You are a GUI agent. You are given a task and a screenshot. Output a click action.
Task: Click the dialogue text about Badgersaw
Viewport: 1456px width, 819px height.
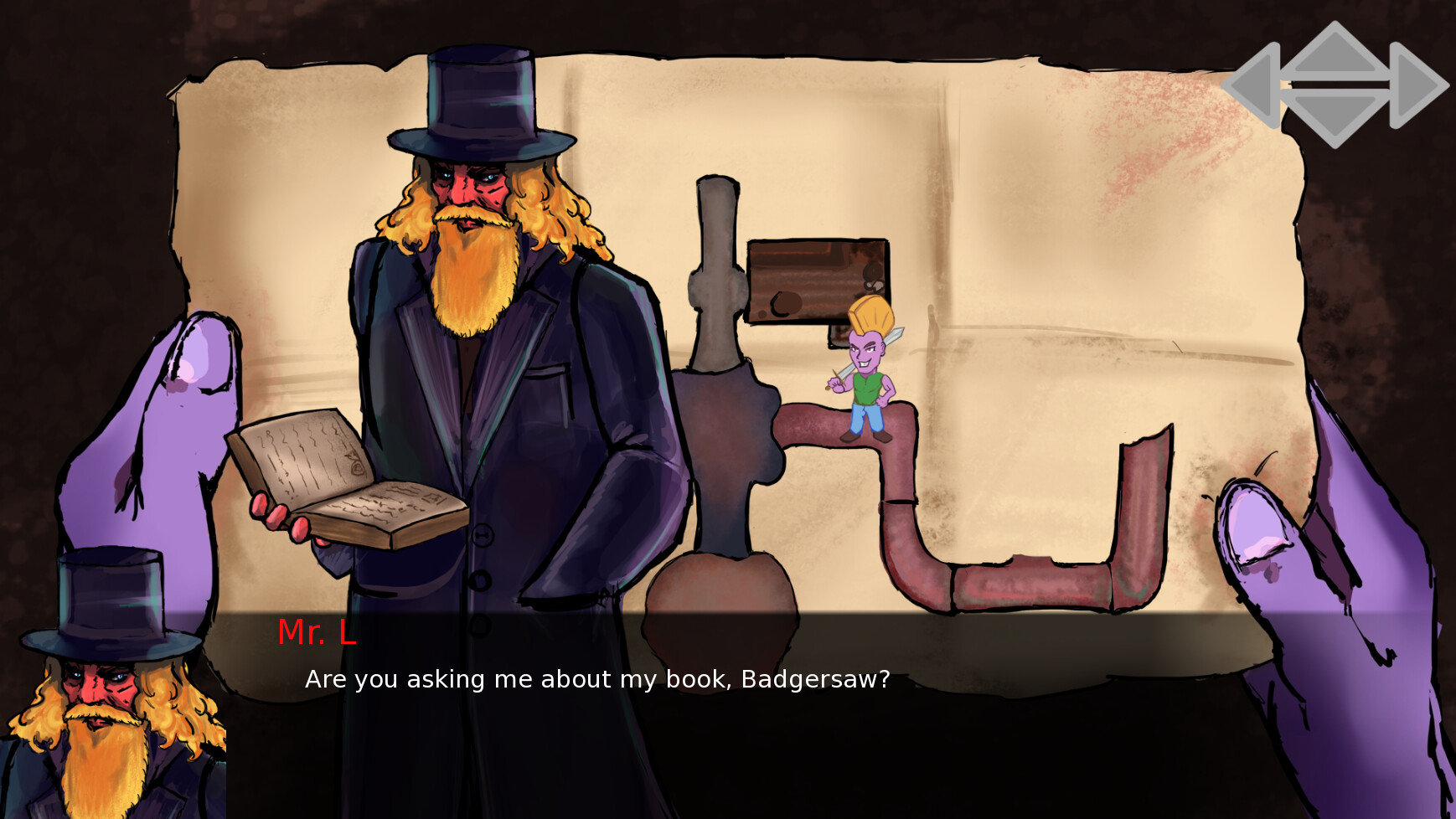click(596, 680)
